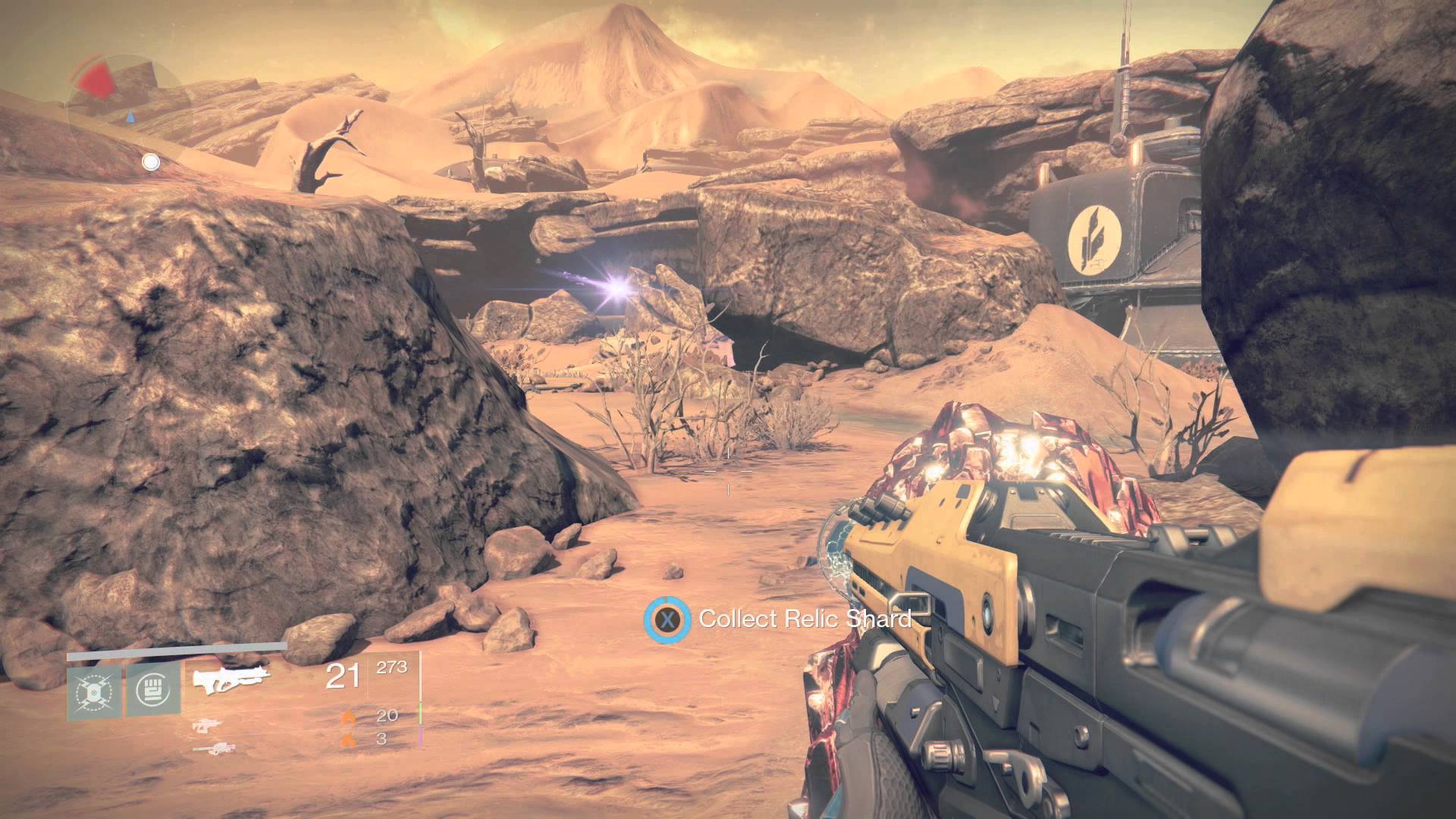Select the white objective marker on the radar edge

[x=151, y=162]
